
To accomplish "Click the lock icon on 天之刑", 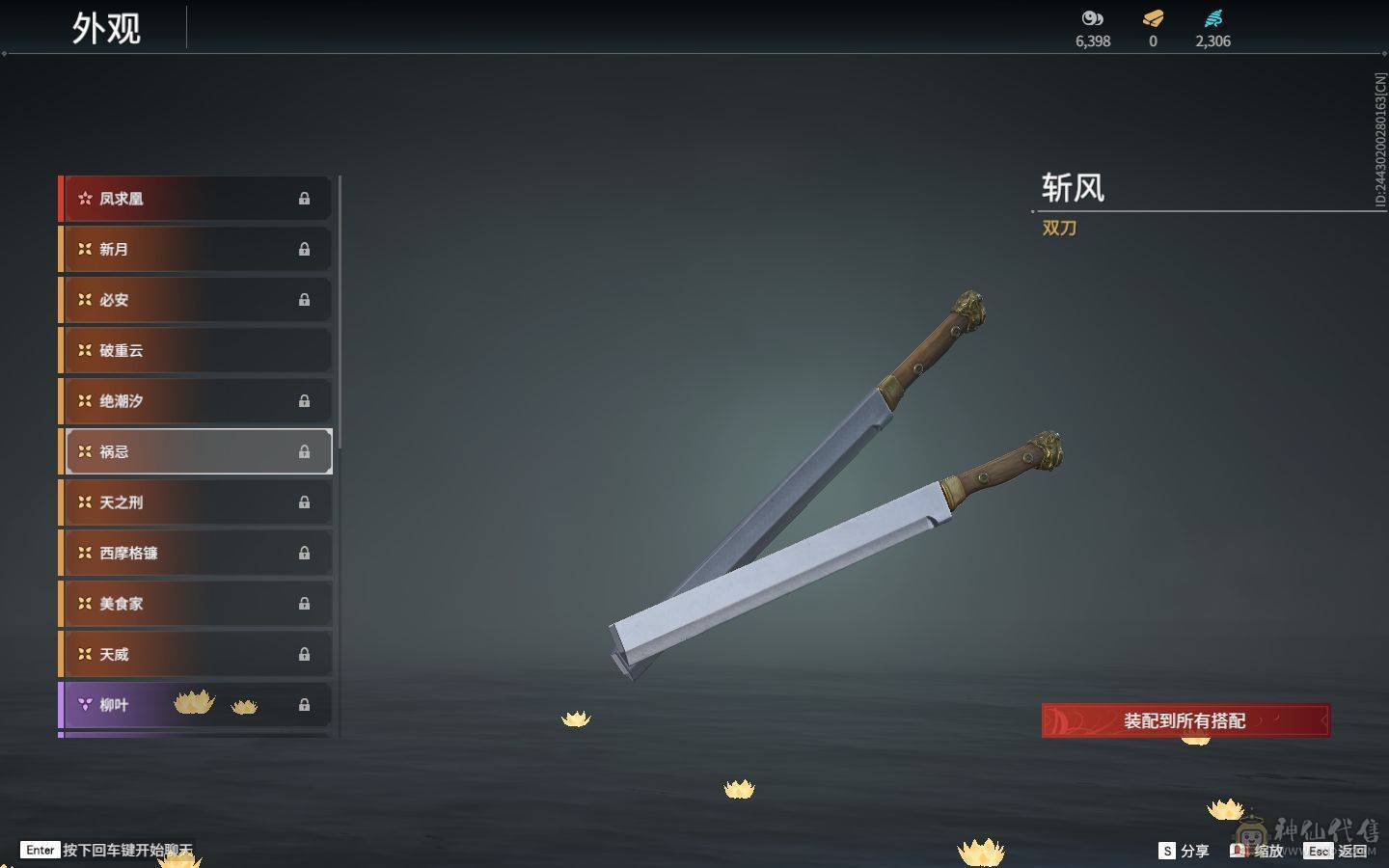I will pos(304,502).
